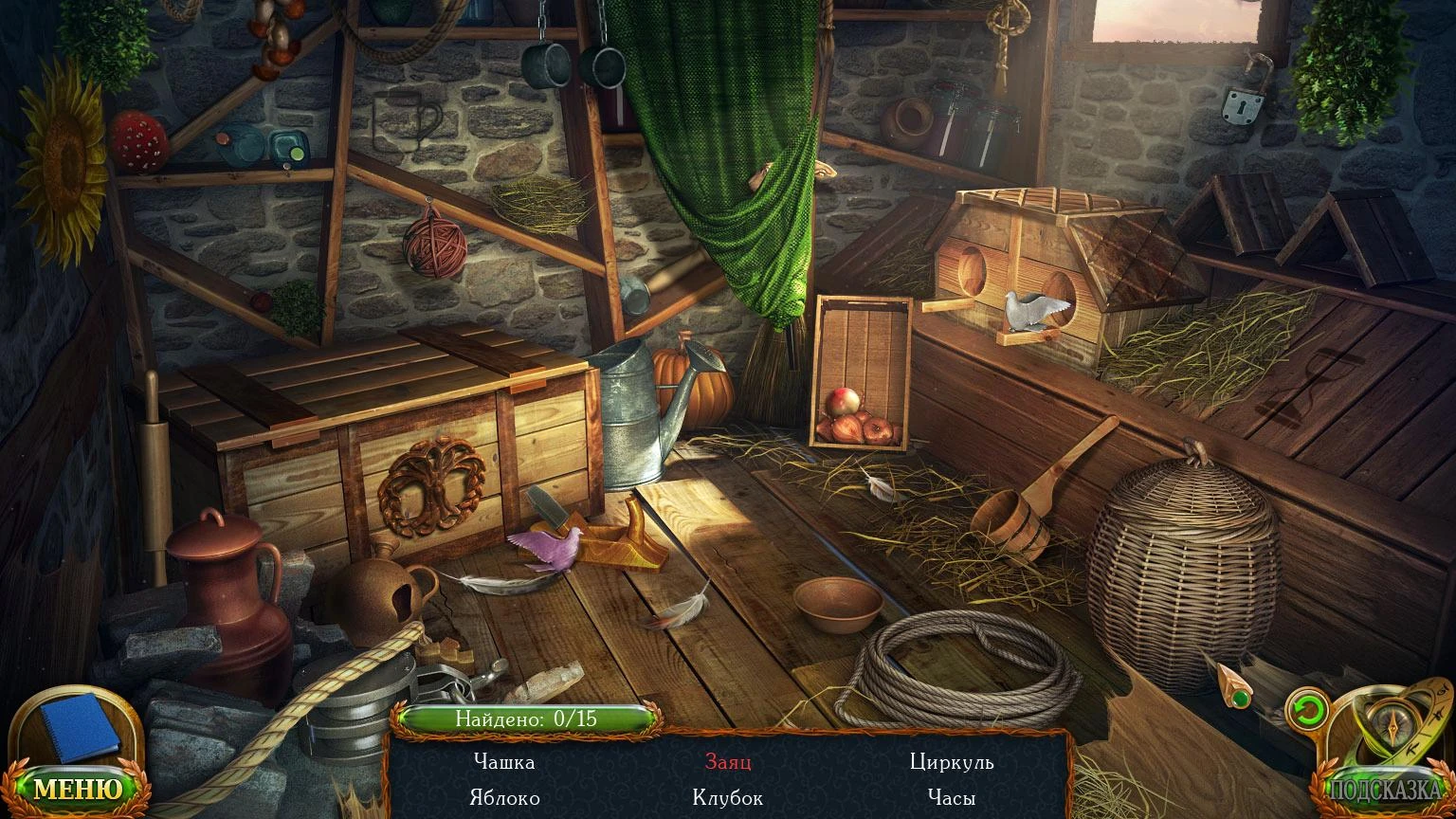
Task: Click Клубок in the item list
Action: 728,798
